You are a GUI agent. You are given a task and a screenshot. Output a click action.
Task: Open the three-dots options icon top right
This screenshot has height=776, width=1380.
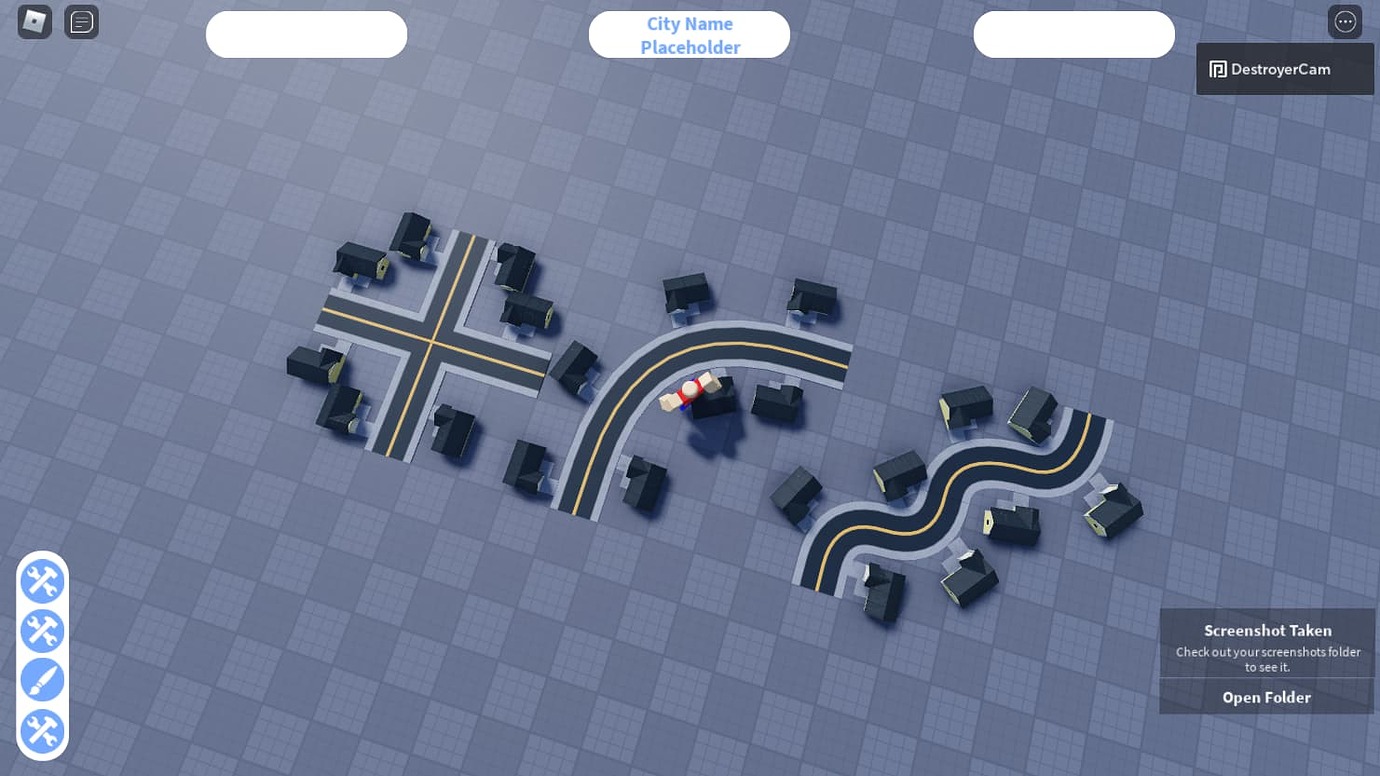[x=1345, y=20]
